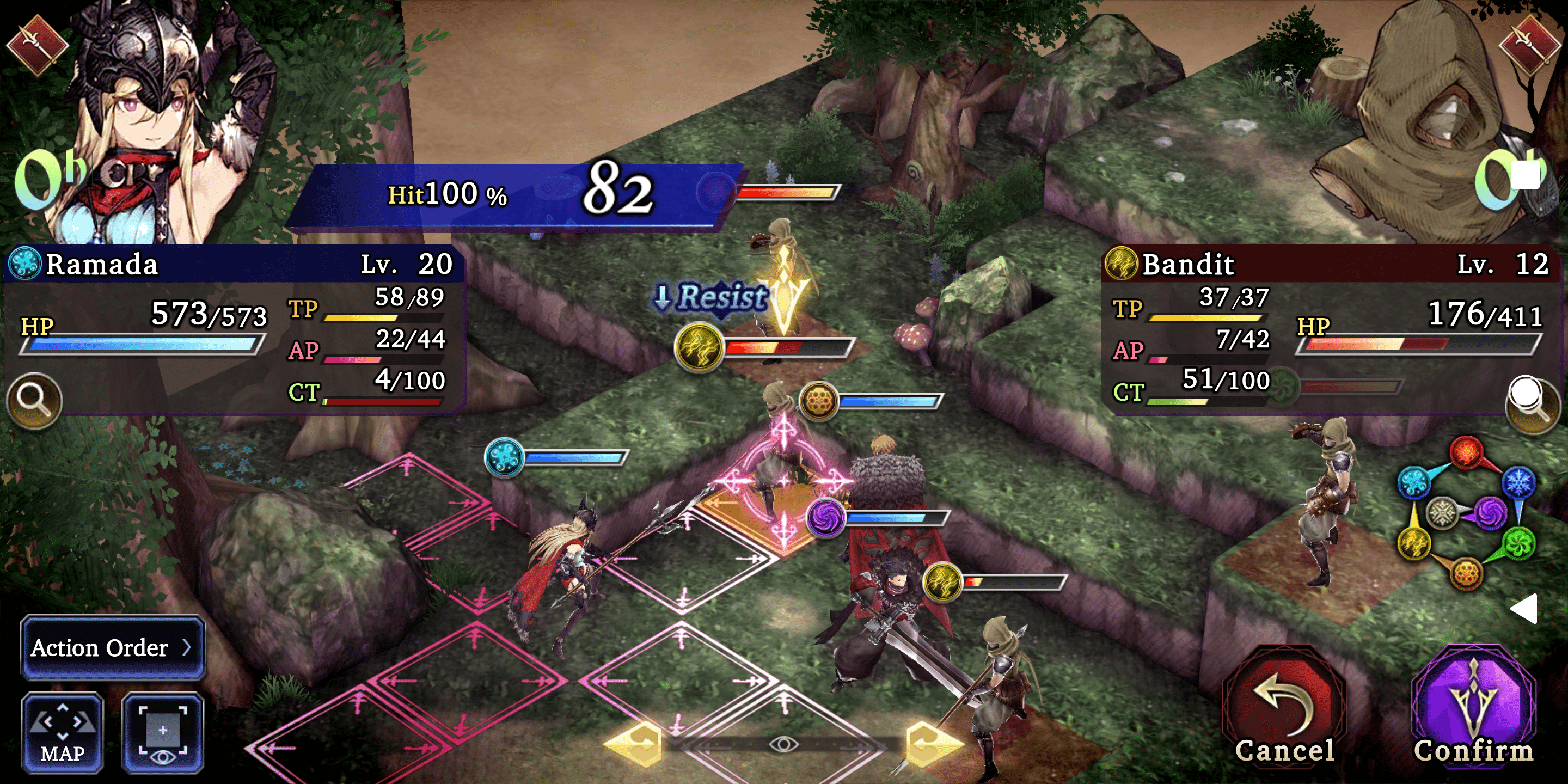
Task: Open the battlefield MAP view
Action: pos(63,732)
